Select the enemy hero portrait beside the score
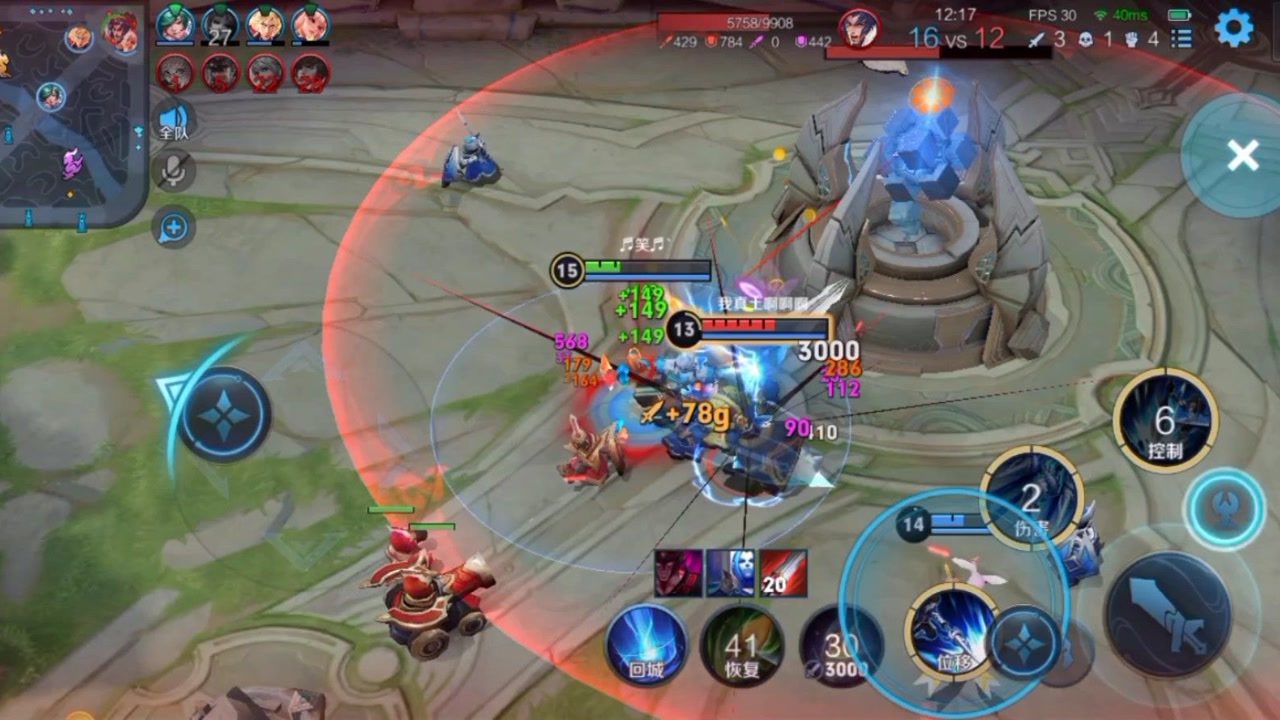1280x720 pixels. click(x=859, y=28)
